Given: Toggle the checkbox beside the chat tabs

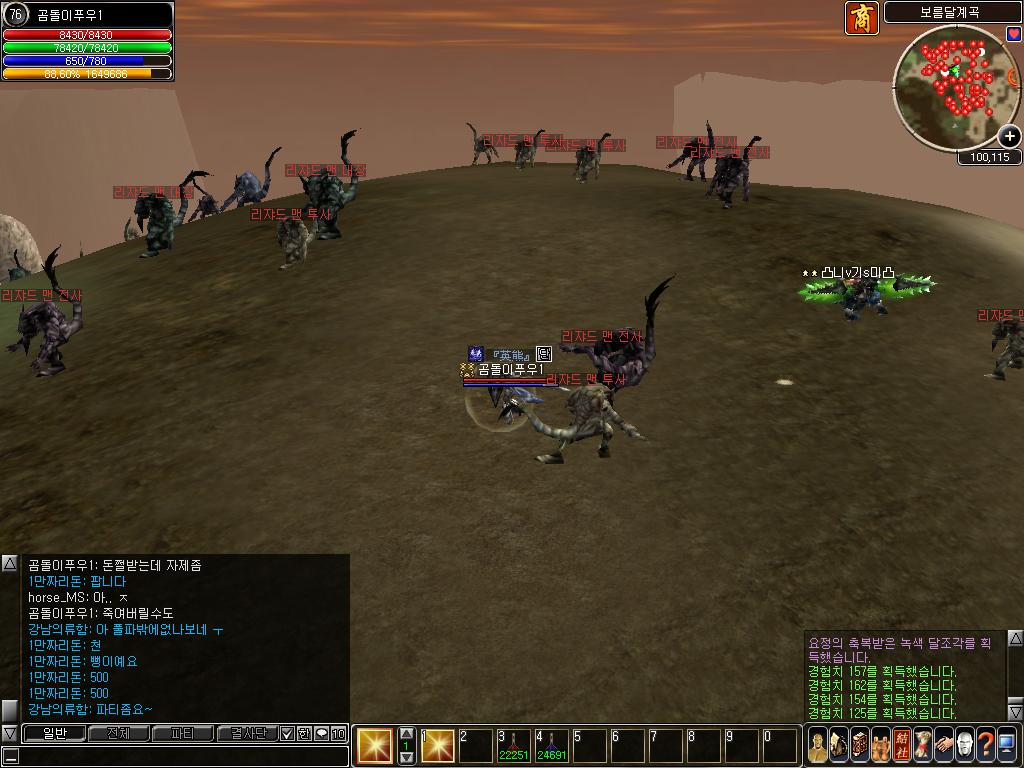Looking at the screenshot, I should tap(287, 734).
